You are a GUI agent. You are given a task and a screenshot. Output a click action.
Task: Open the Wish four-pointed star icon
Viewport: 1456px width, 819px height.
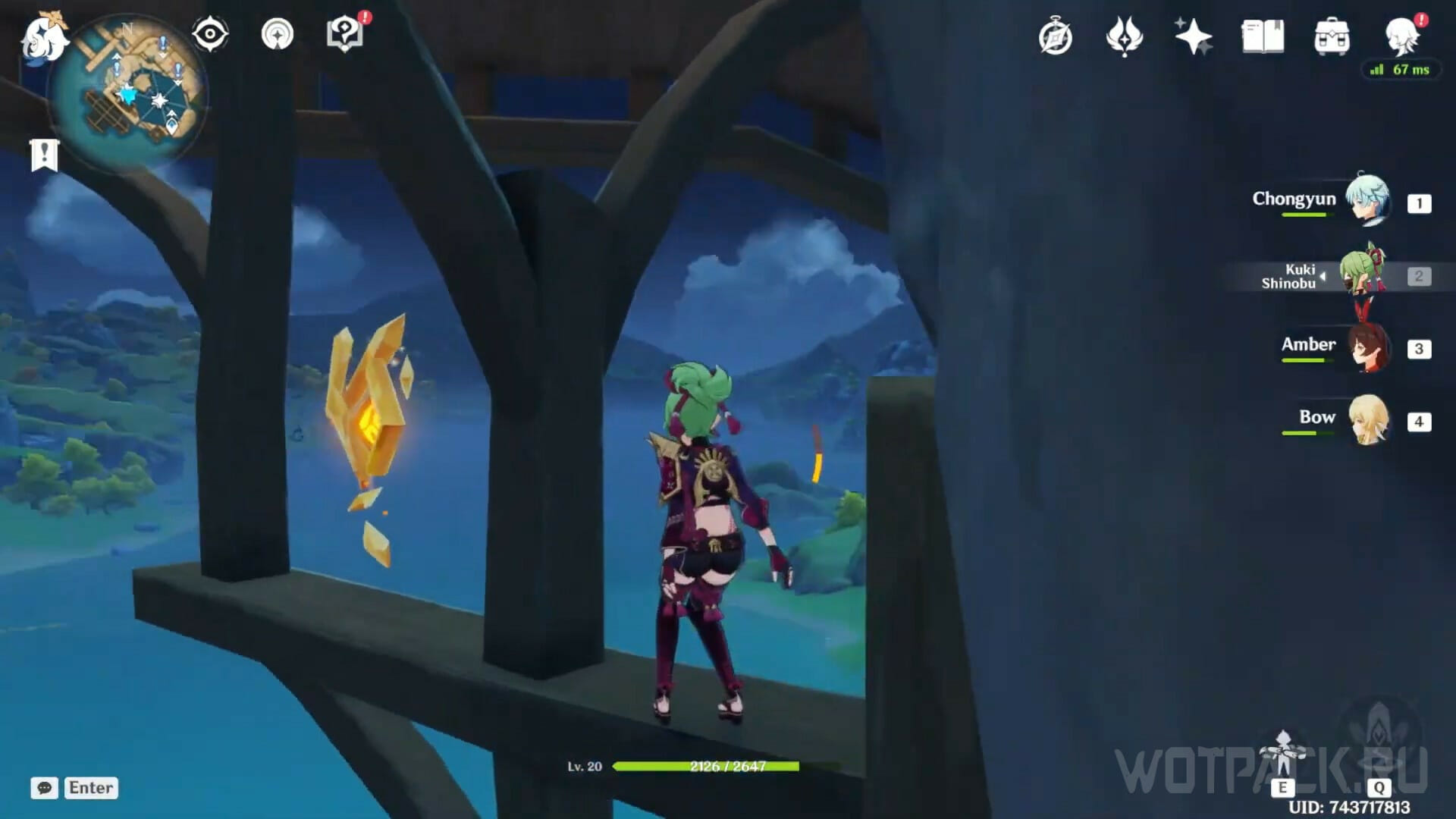coord(1193,36)
